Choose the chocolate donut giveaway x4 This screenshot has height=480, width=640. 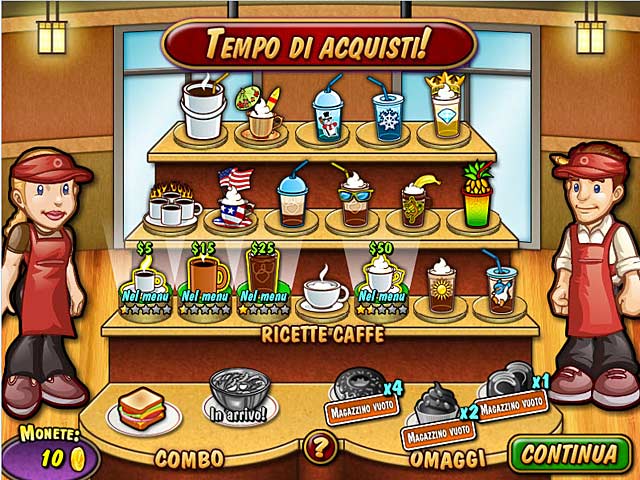(x=354, y=385)
